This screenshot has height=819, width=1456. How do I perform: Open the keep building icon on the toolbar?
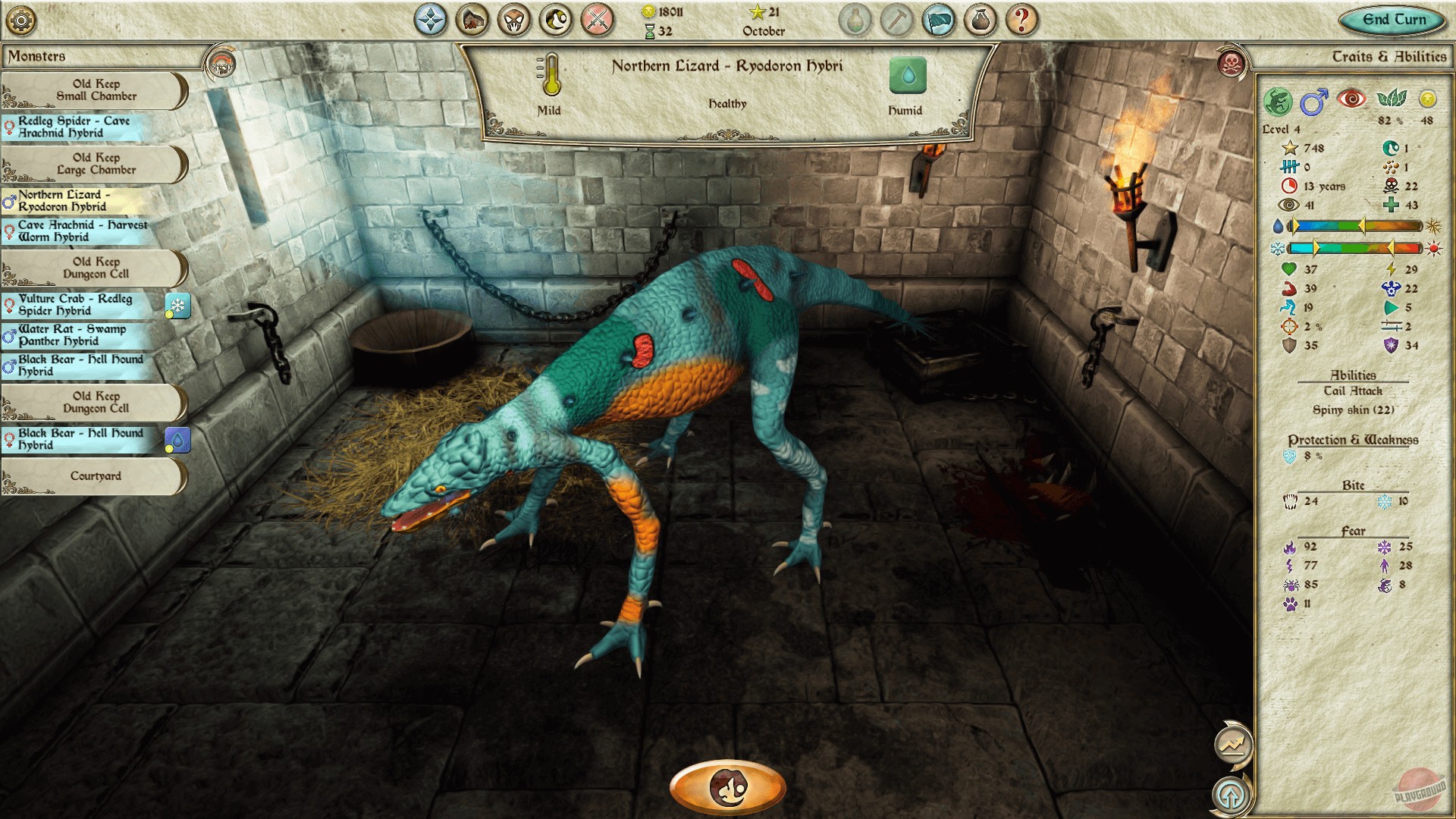[473, 20]
